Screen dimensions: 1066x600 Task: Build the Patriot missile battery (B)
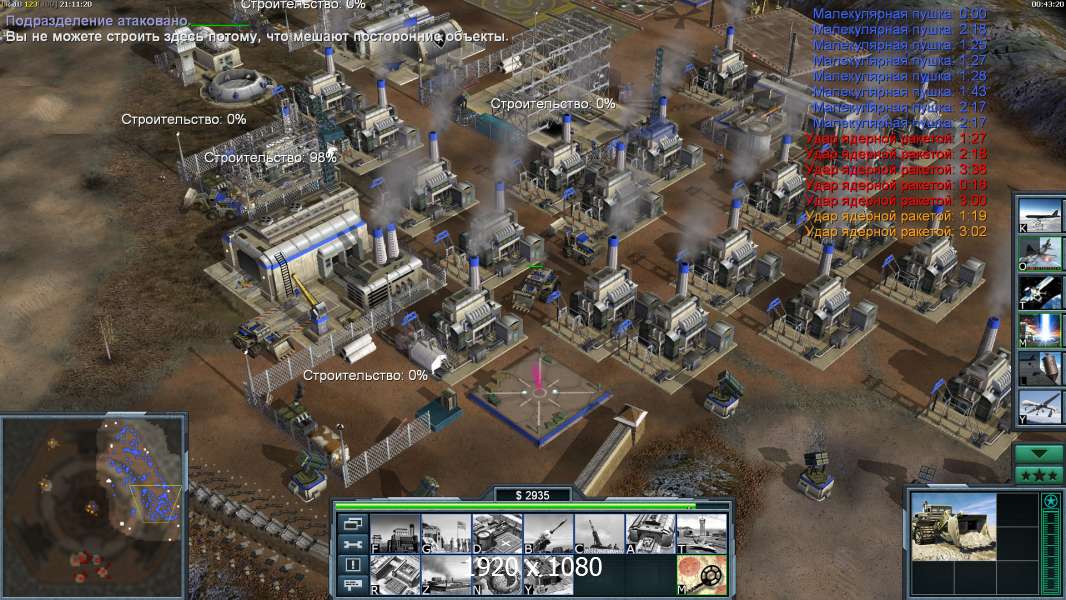(x=548, y=533)
